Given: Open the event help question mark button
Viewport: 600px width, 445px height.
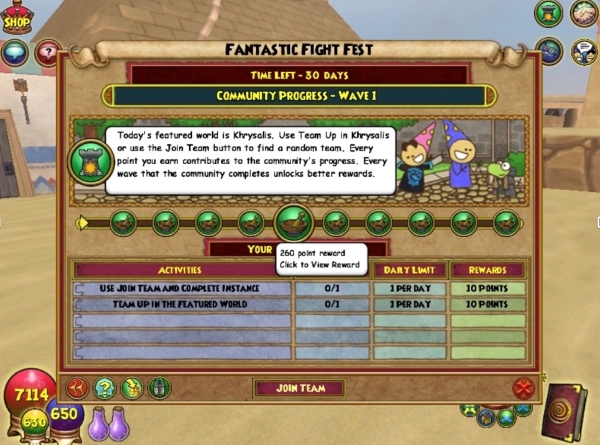Looking at the screenshot, I should [x=105, y=388].
